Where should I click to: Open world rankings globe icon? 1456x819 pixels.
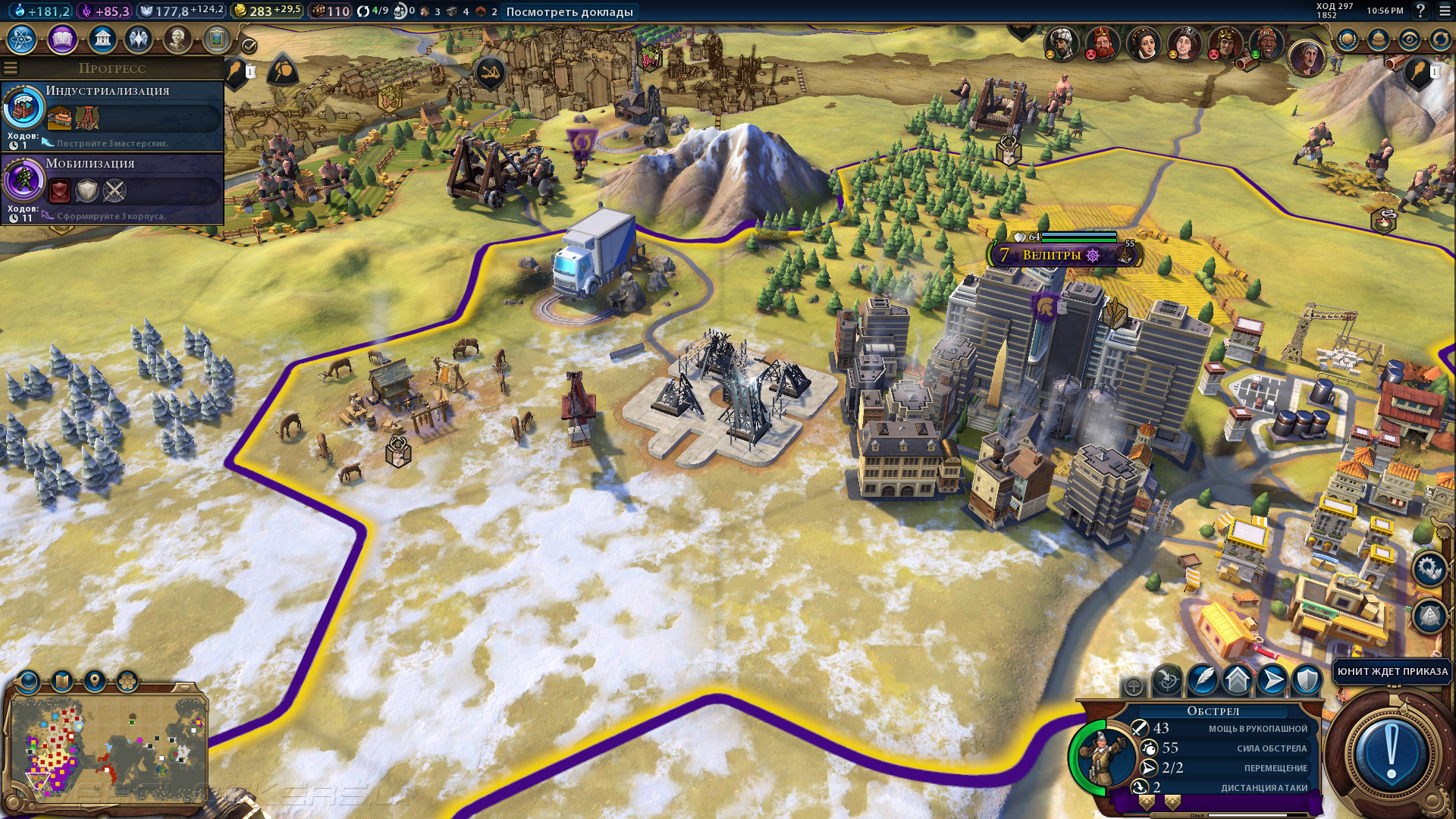1348,39
